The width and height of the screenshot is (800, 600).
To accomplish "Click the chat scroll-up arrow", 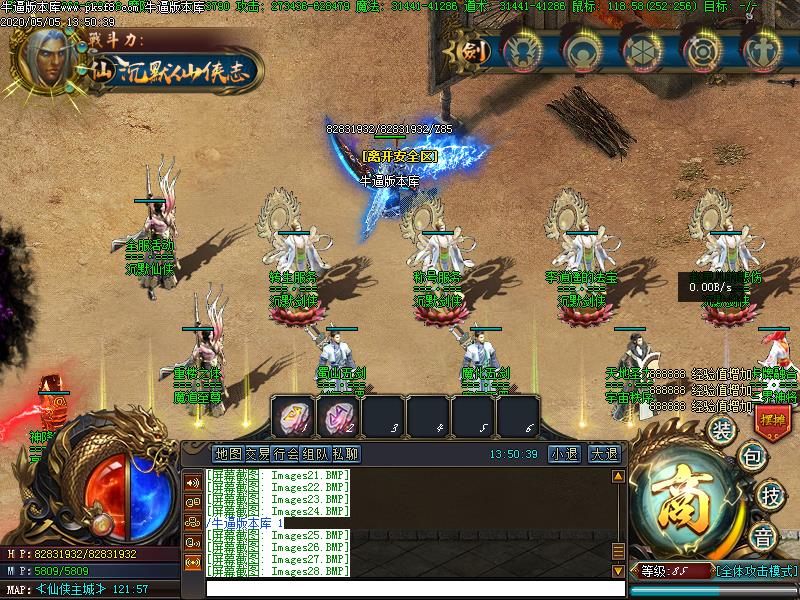I will coord(618,478).
